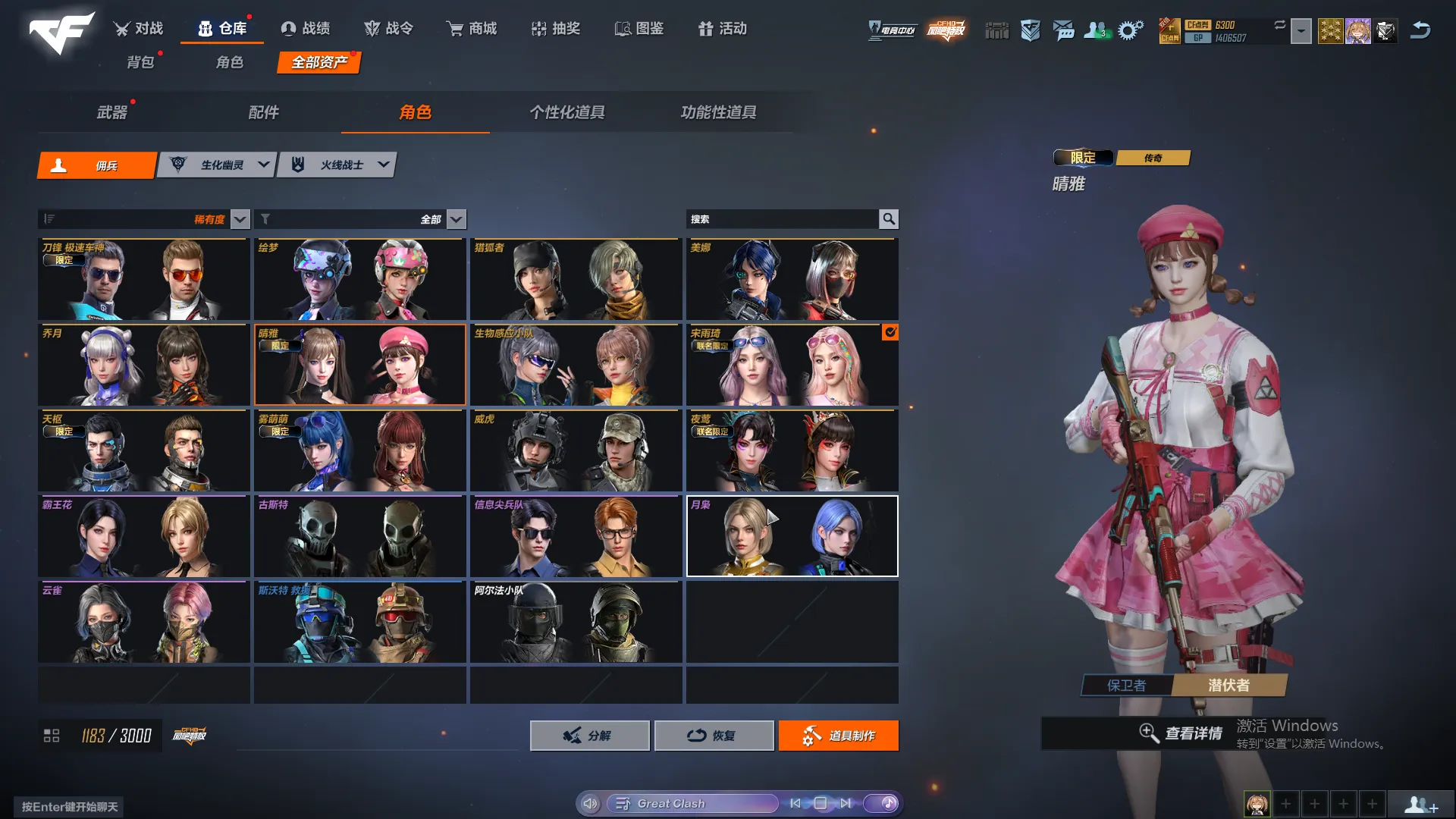
Task: Click the 恢复 restore button
Action: [x=714, y=736]
